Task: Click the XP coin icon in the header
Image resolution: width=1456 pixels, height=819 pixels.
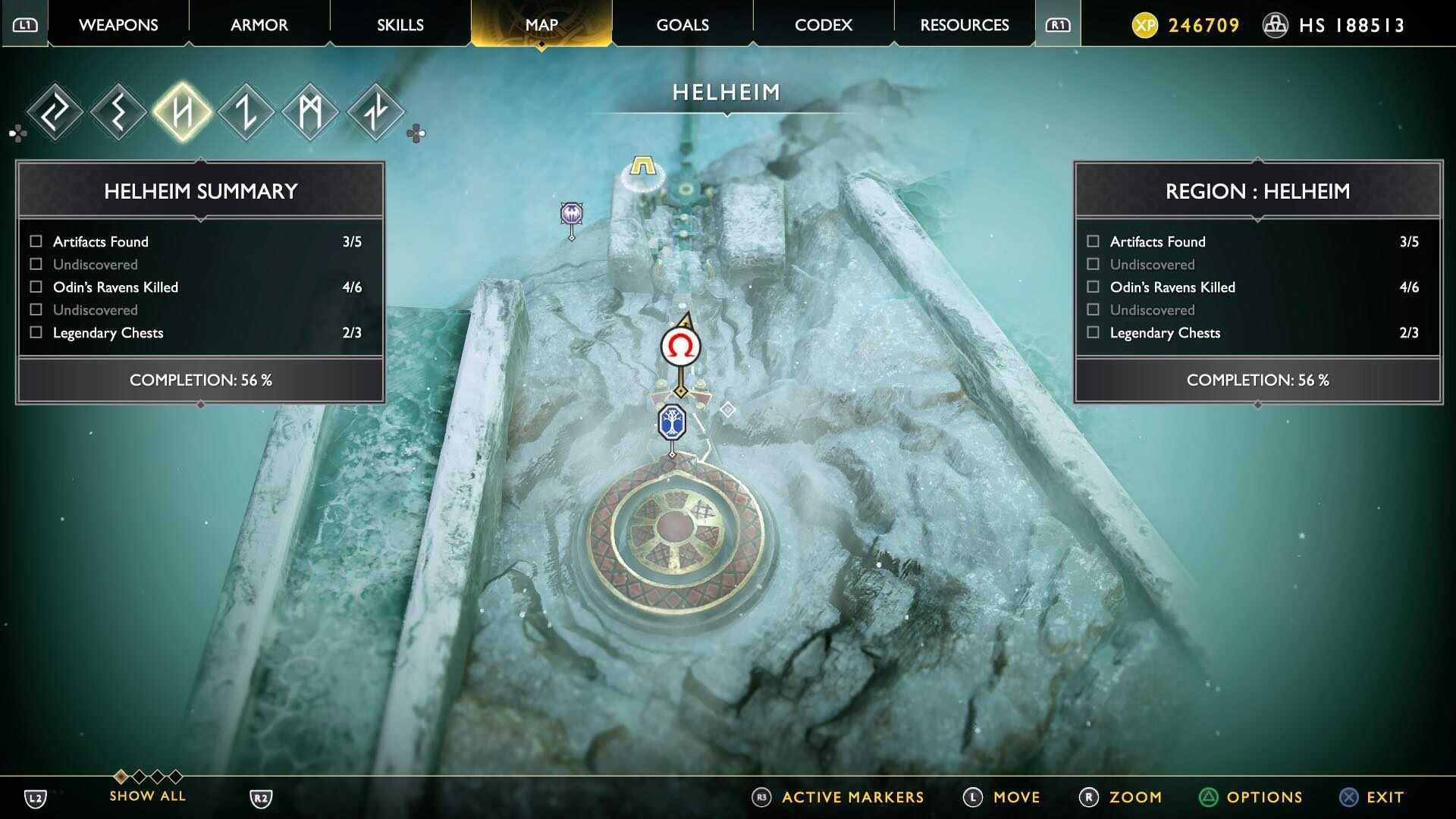Action: point(1144,24)
